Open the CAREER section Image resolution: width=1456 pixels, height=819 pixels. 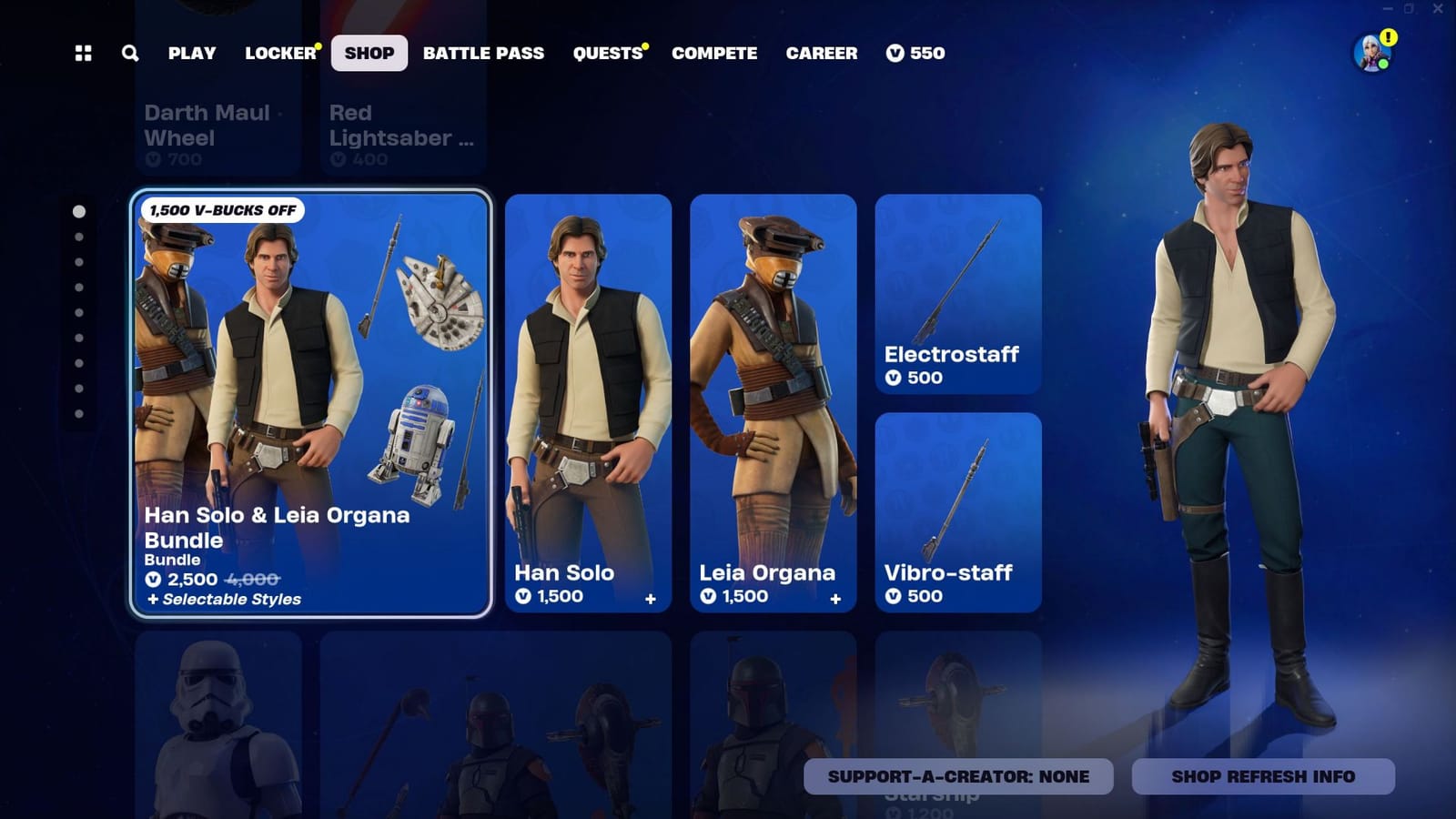[x=822, y=53]
